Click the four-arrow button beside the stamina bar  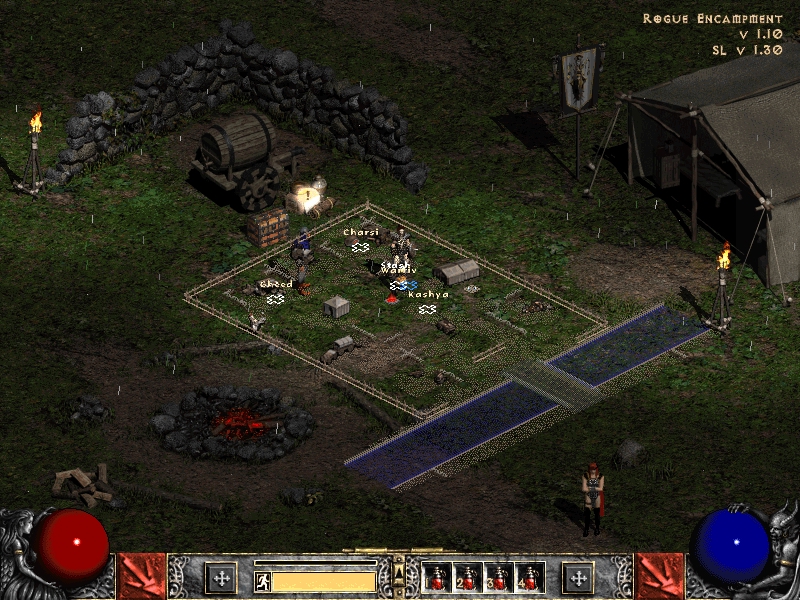point(220,578)
